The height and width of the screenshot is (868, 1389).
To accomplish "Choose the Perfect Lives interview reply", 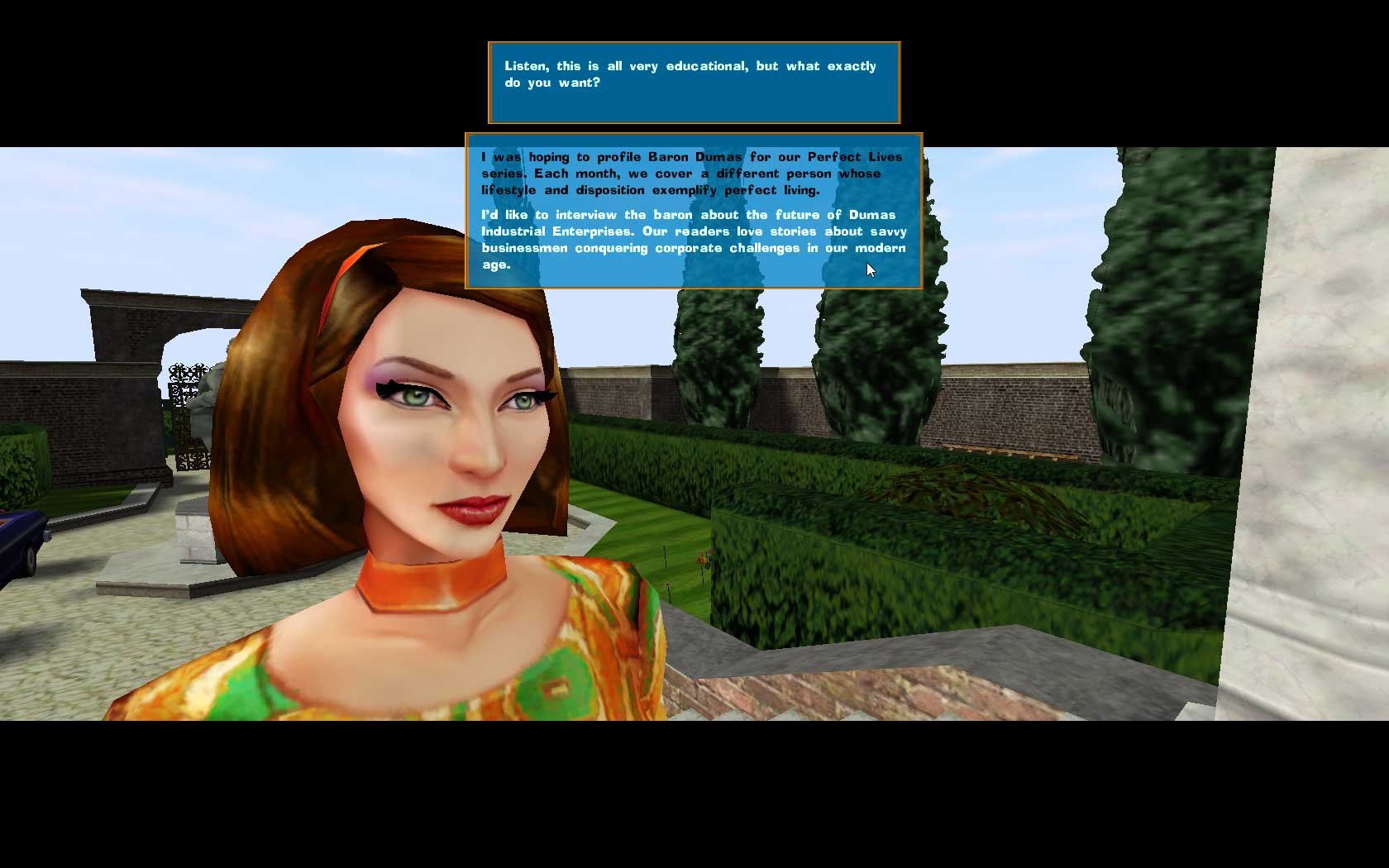I will (693, 211).
